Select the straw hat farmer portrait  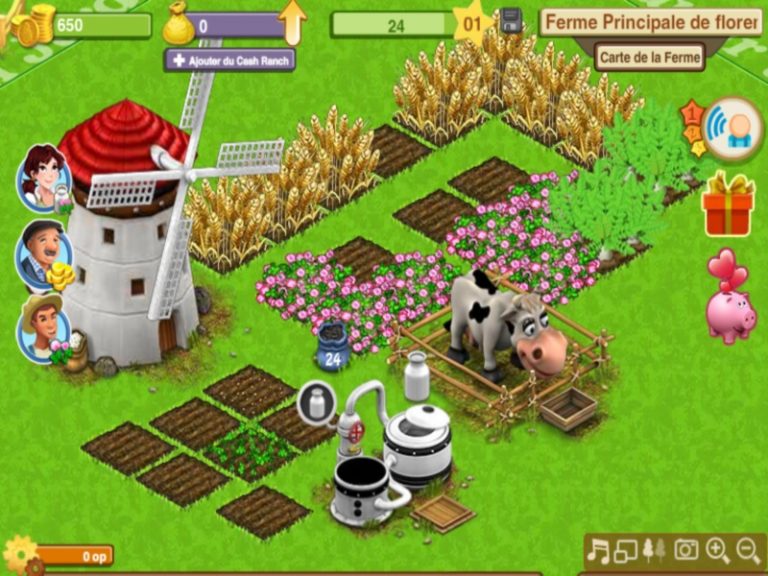[x=44, y=327]
